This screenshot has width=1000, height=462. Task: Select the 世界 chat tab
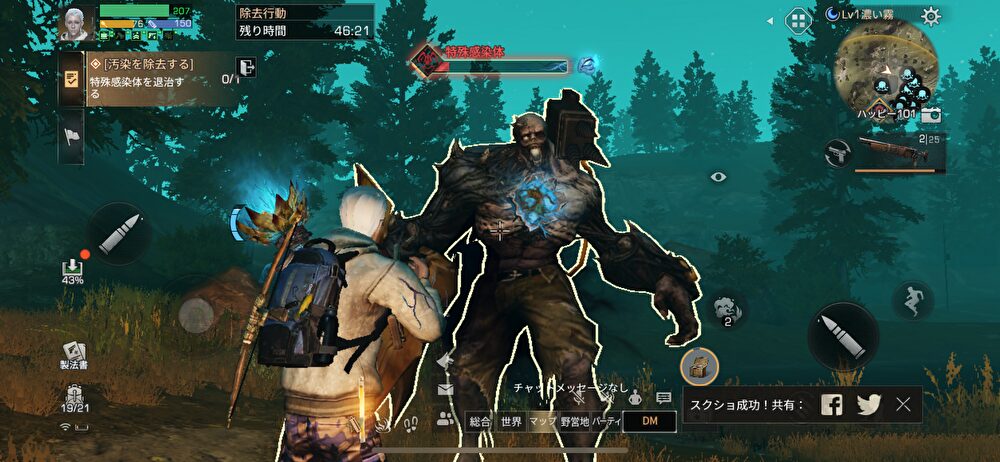tap(512, 422)
